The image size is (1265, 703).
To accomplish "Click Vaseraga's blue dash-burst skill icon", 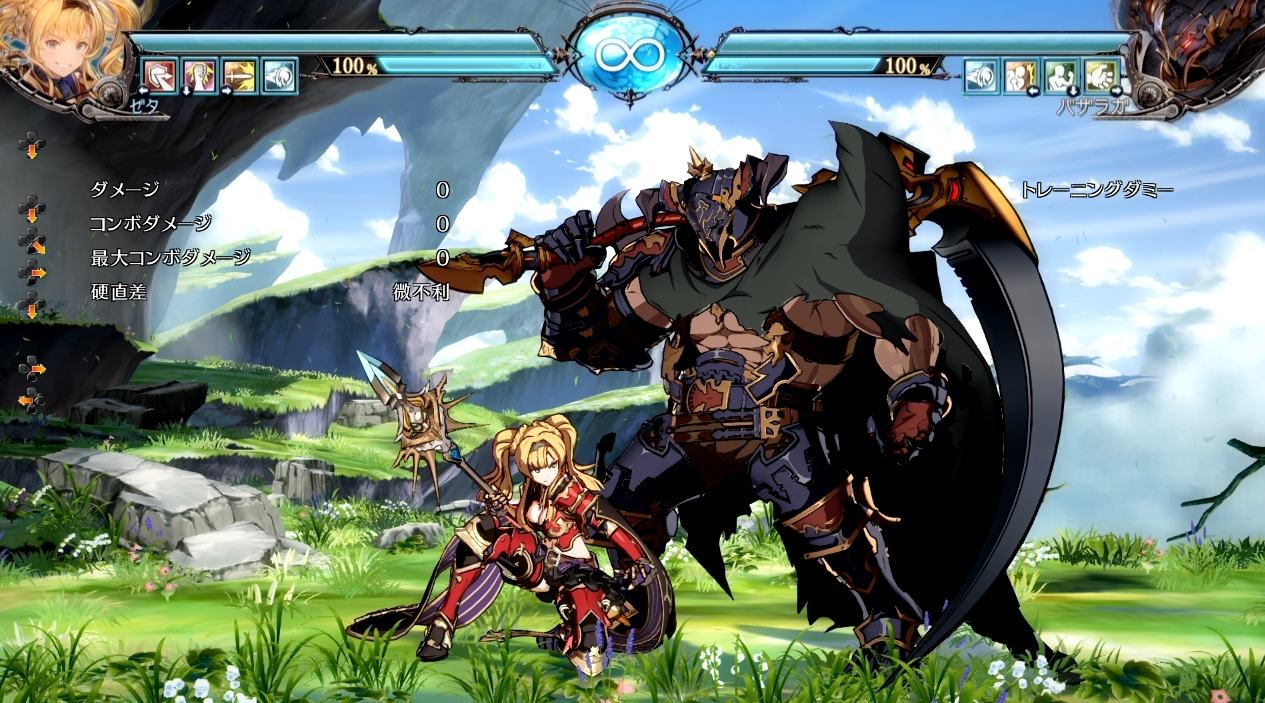I will [x=981, y=76].
